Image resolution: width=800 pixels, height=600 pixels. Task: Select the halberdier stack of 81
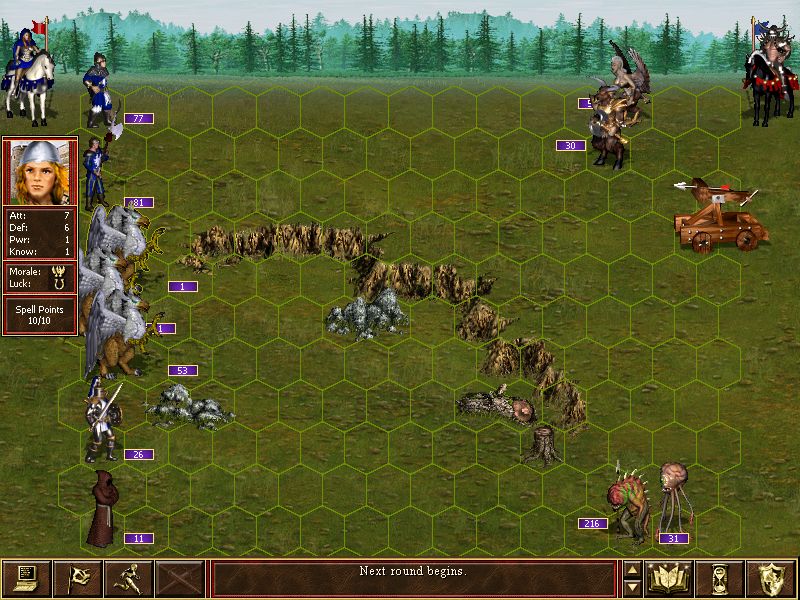[96, 172]
